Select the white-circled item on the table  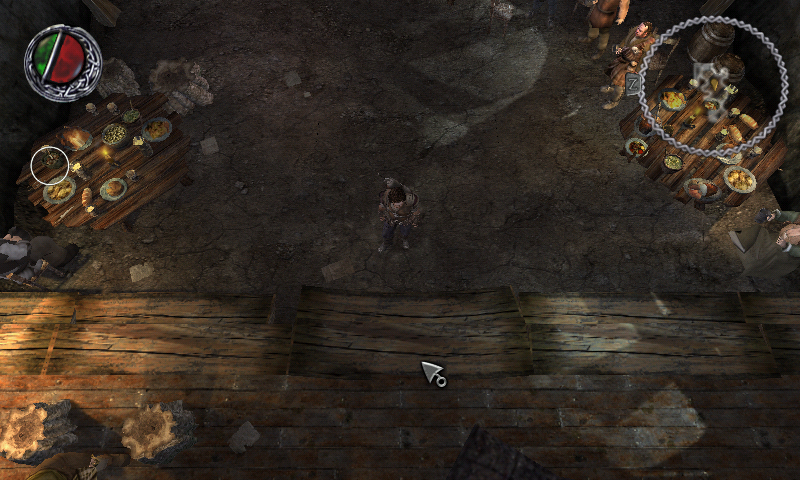[49, 164]
